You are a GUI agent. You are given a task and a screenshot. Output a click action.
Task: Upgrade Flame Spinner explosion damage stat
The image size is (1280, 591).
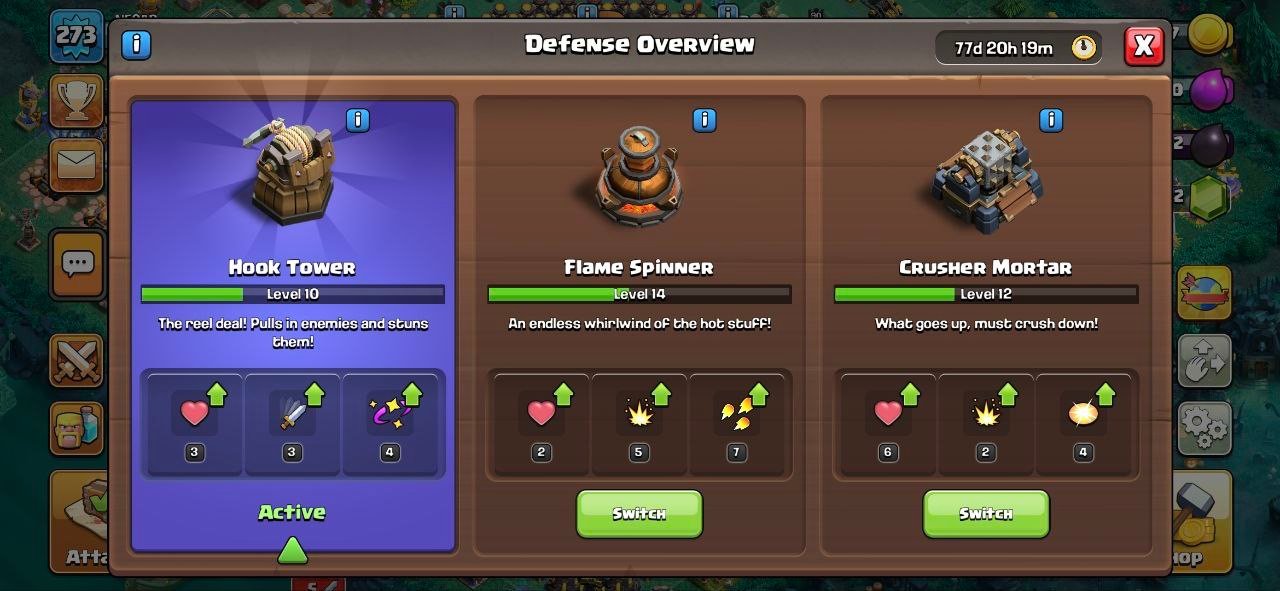[639, 422]
